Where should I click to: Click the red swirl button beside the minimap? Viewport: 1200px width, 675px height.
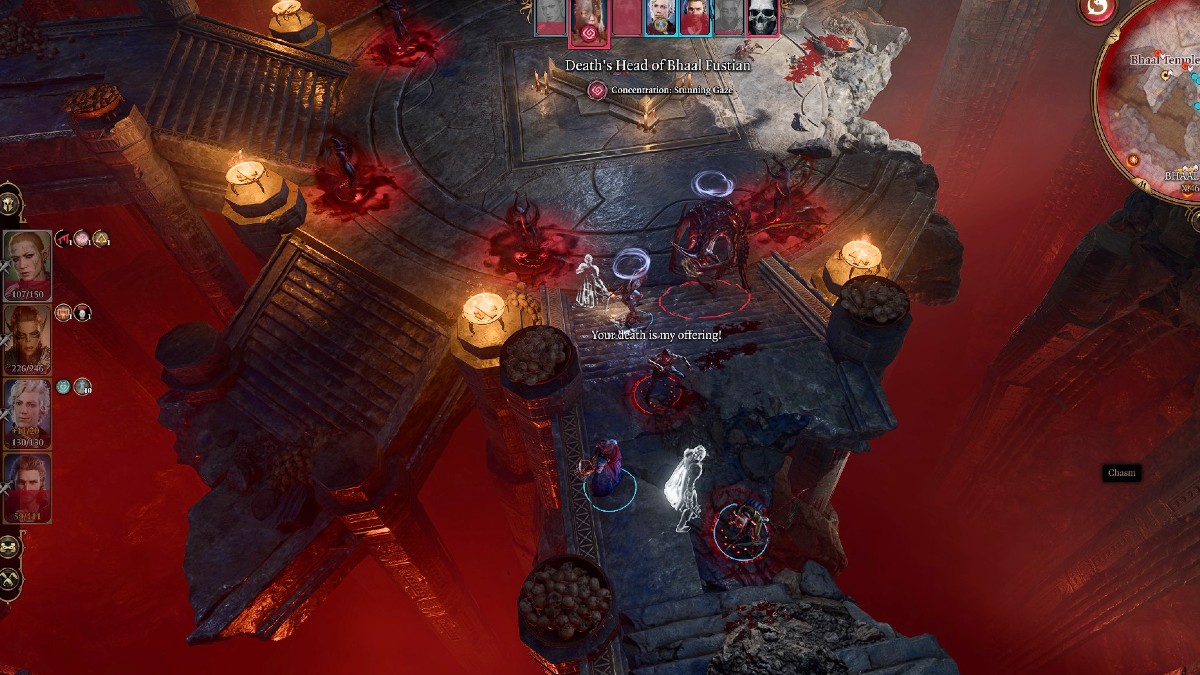pyautogui.click(x=1098, y=9)
